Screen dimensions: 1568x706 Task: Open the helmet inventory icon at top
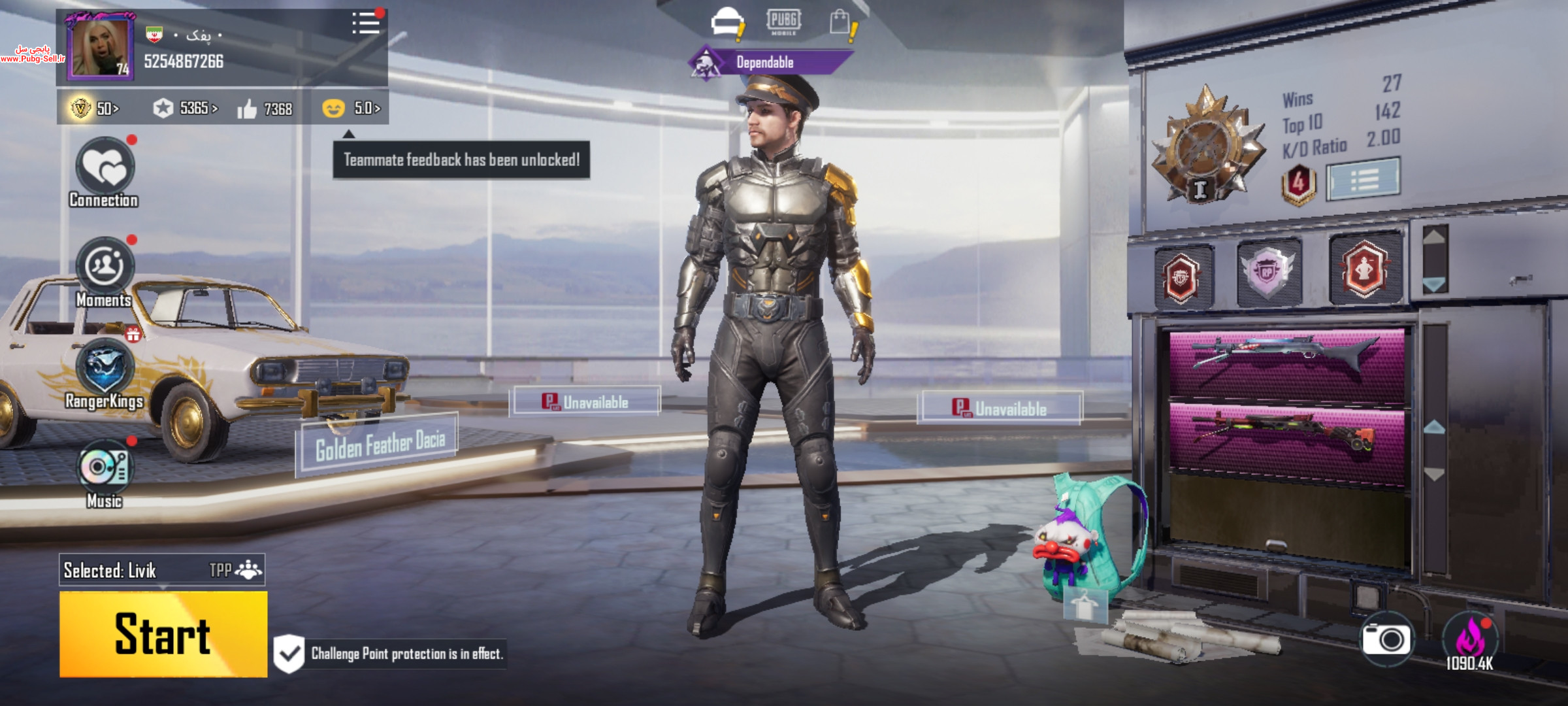click(x=727, y=22)
